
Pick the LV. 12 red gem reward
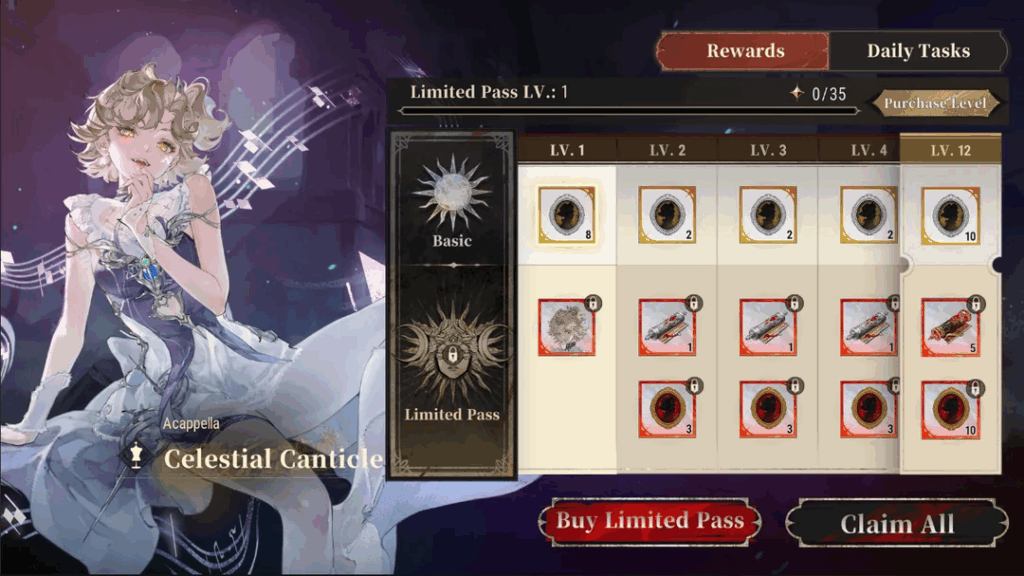pyautogui.click(x=950, y=409)
